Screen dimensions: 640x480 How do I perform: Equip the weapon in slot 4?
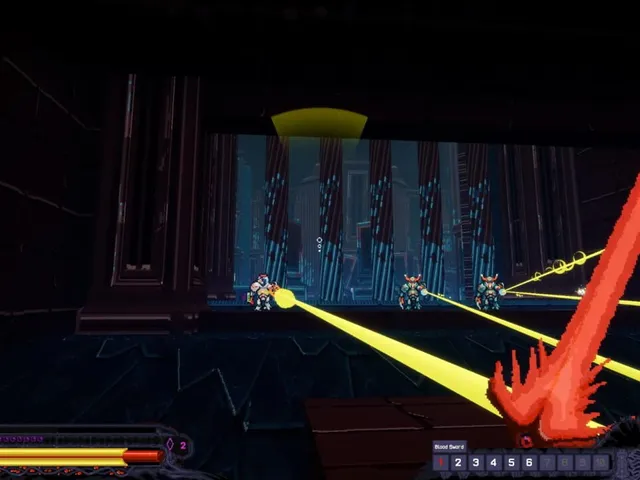tap(493, 462)
